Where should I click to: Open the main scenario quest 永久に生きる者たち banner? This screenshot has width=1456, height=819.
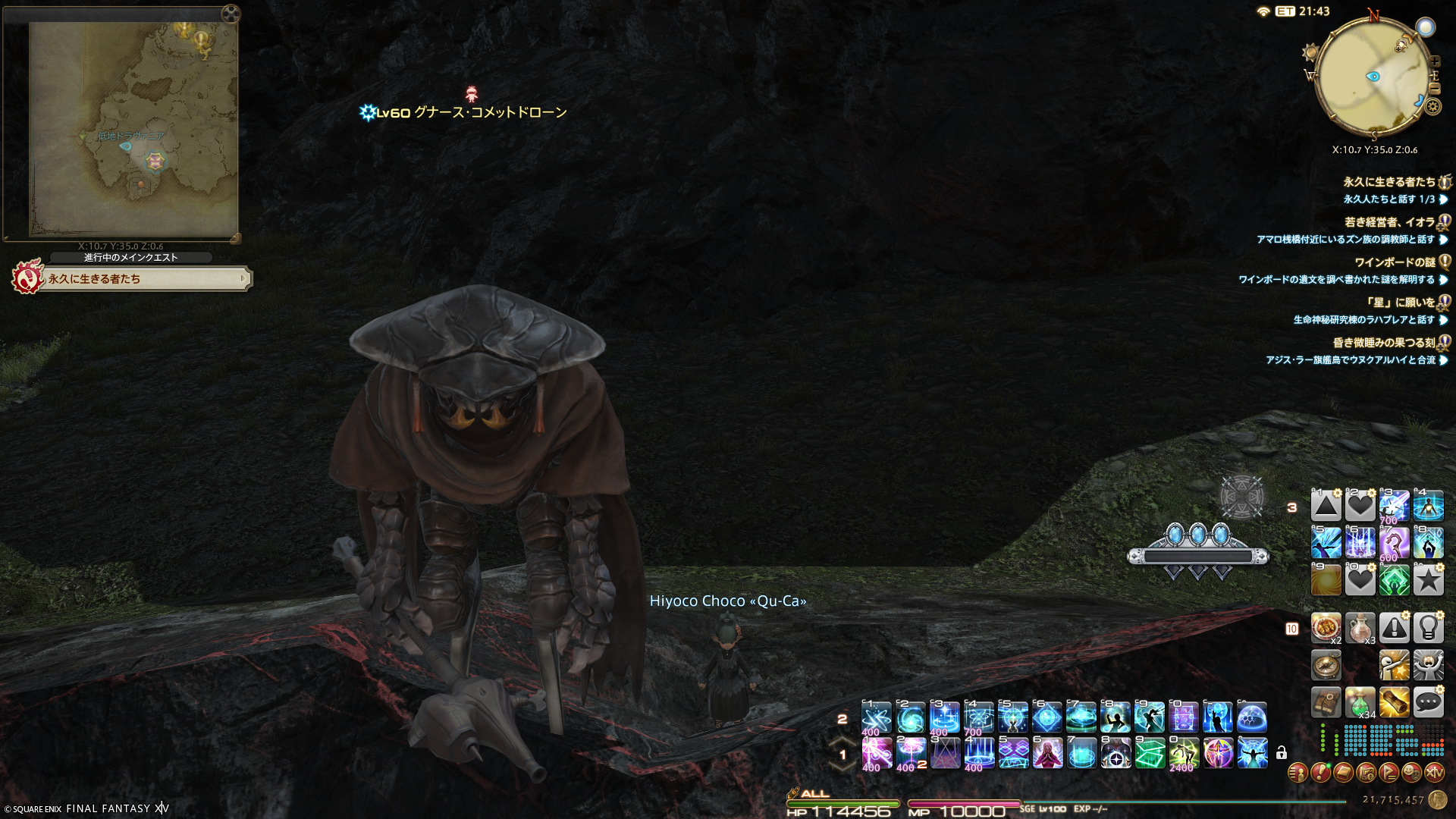136,279
